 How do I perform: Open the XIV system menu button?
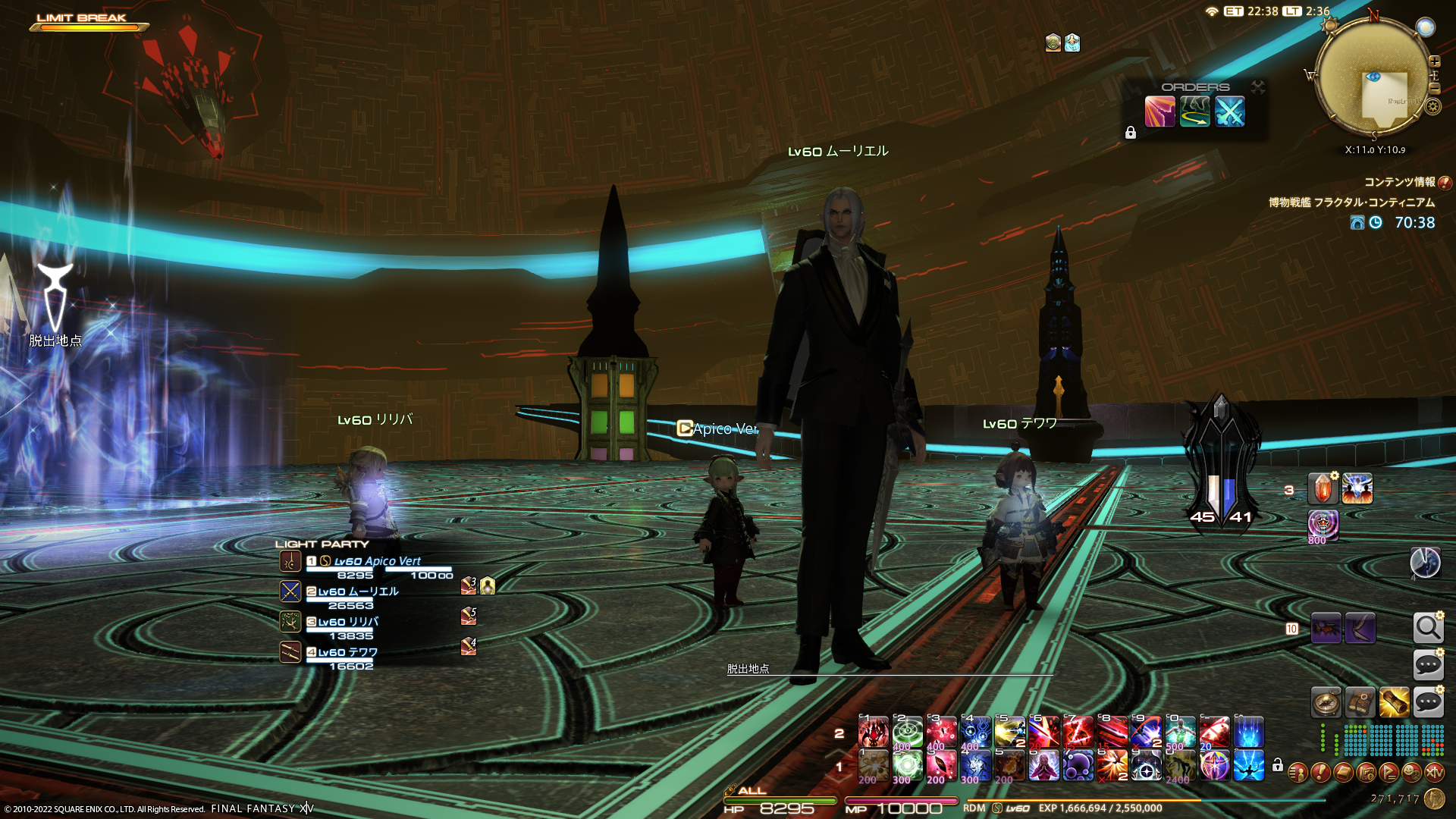[x=1434, y=773]
